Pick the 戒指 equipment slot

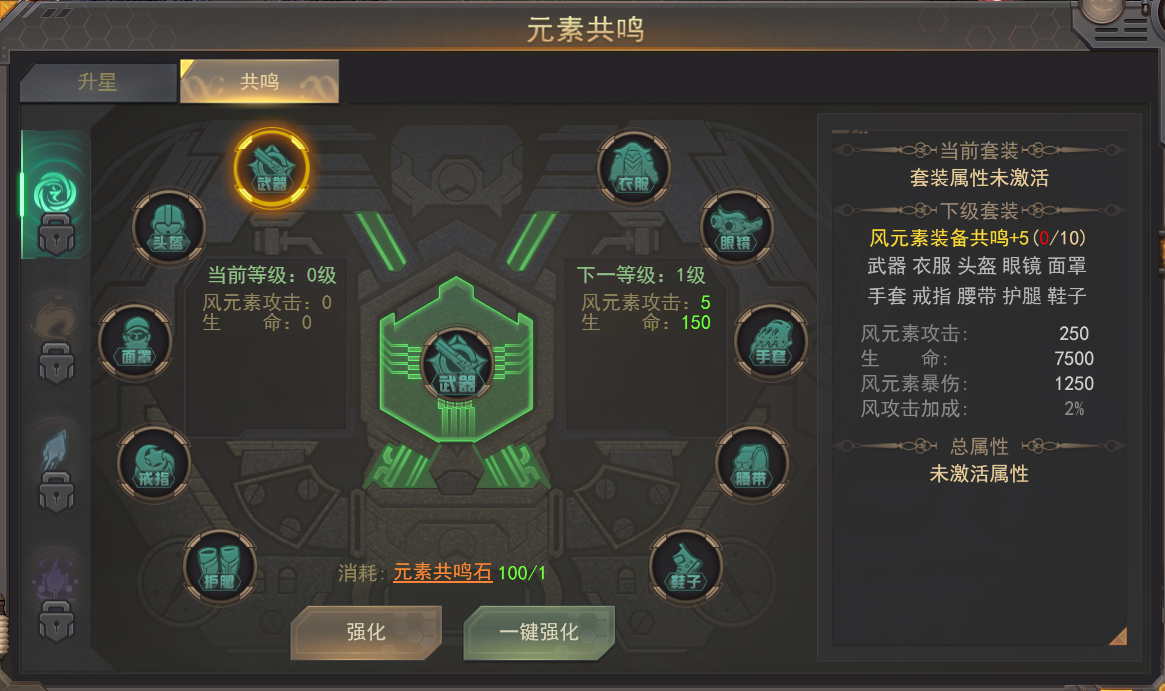tap(154, 464)
